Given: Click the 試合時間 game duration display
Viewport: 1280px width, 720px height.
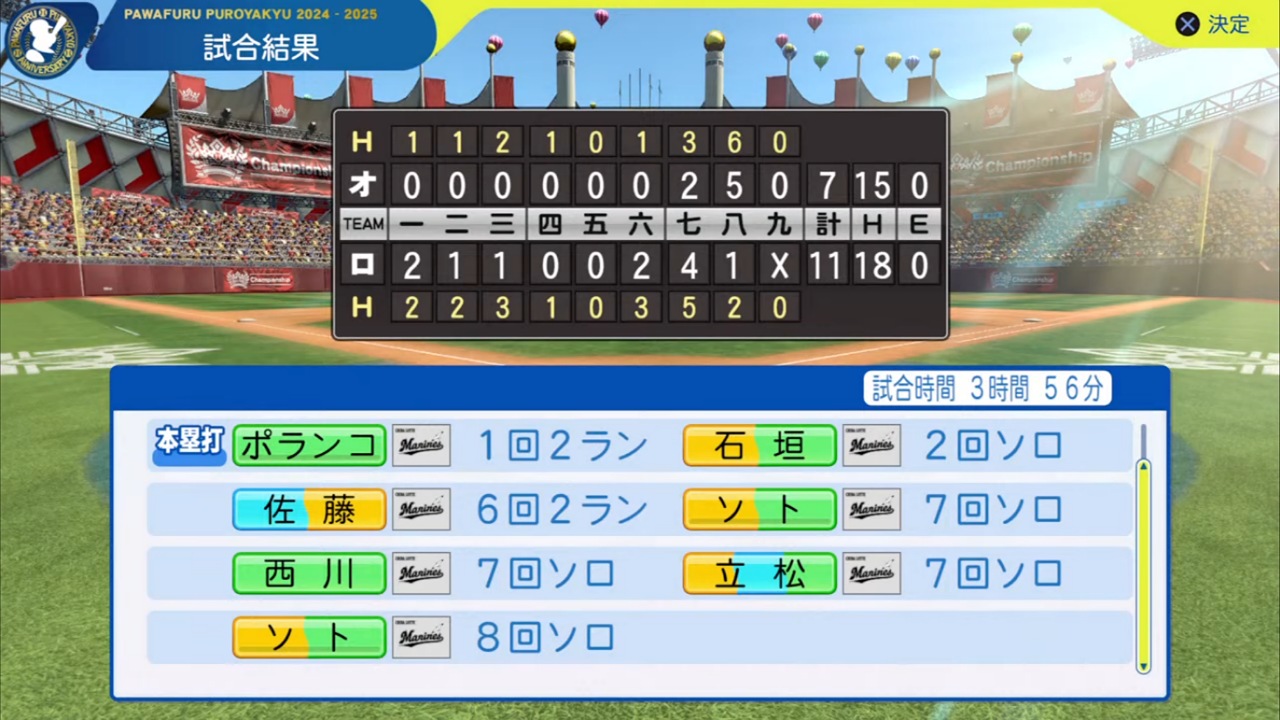Looking at the screenshot, I should [x=986, y=390].
